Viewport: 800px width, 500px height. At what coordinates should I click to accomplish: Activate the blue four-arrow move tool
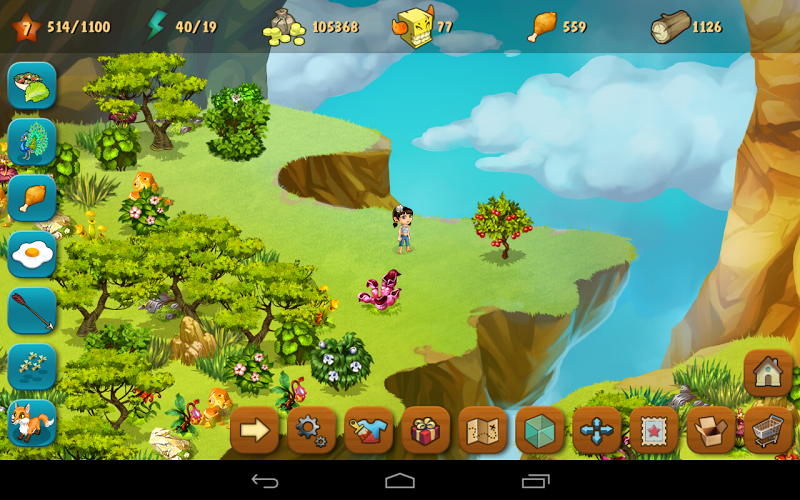click(x=597, y=430)
